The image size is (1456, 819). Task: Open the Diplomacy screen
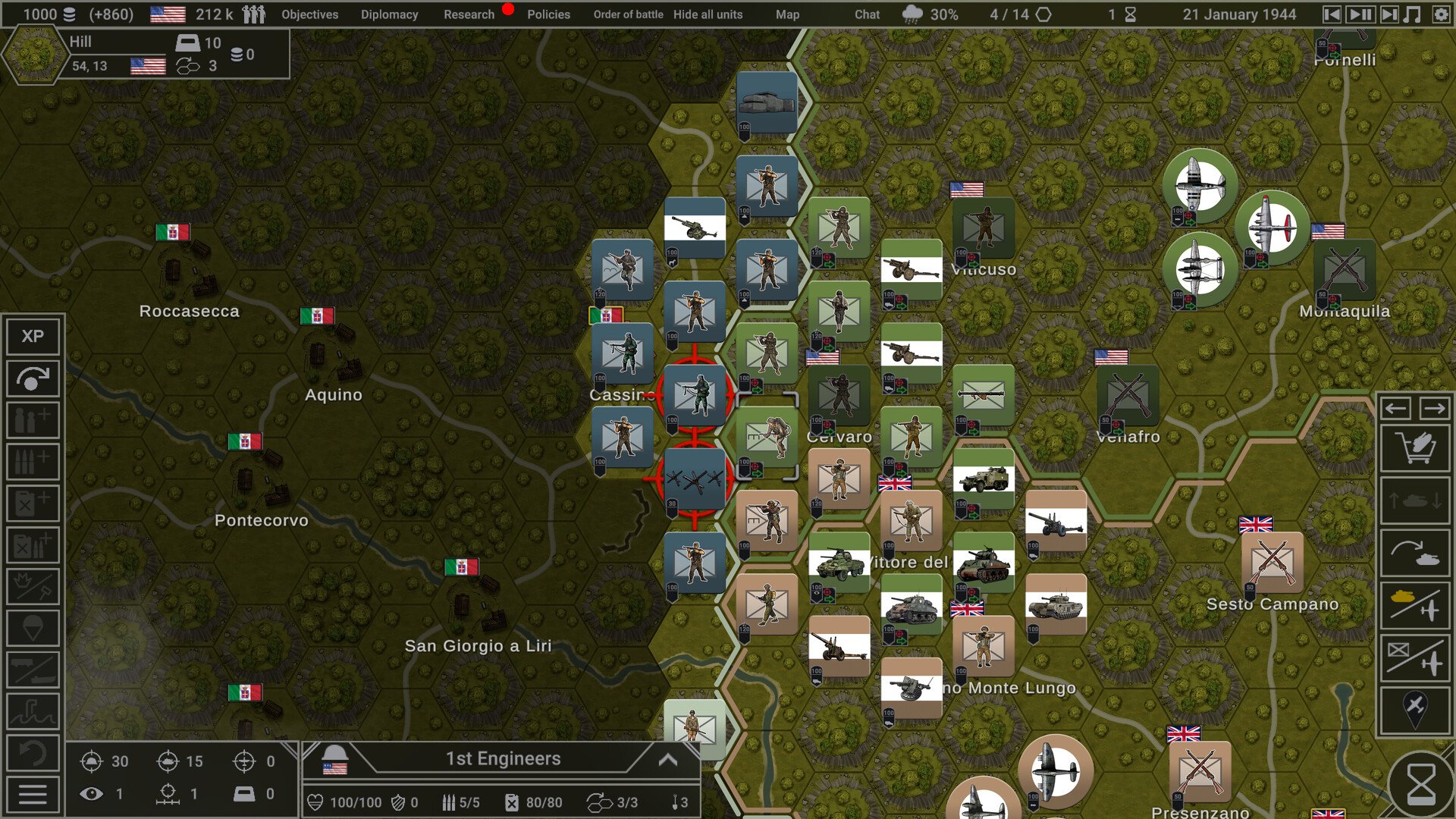[x=389, y=14]
